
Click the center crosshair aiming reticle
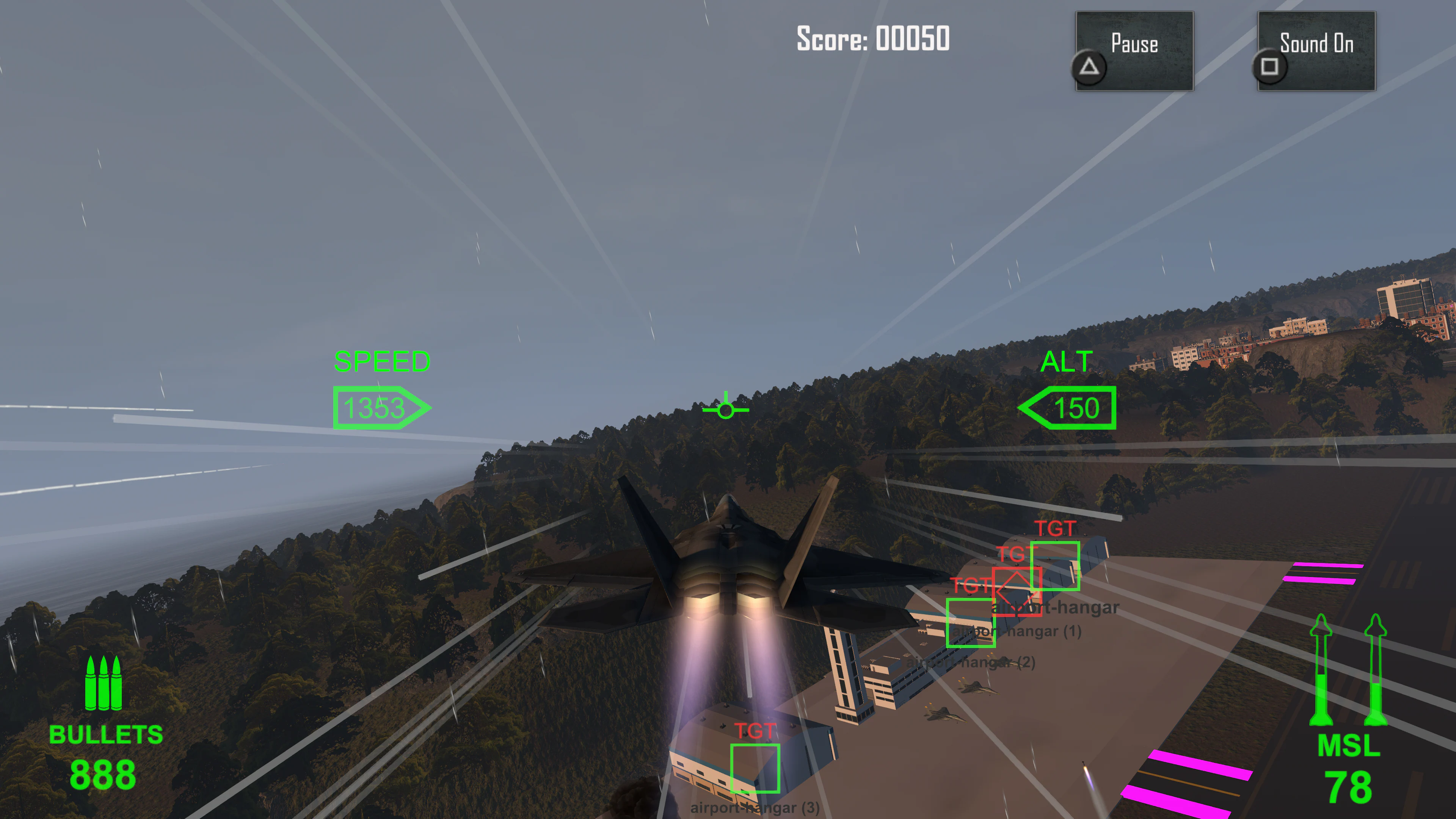[x=726, y=410]
